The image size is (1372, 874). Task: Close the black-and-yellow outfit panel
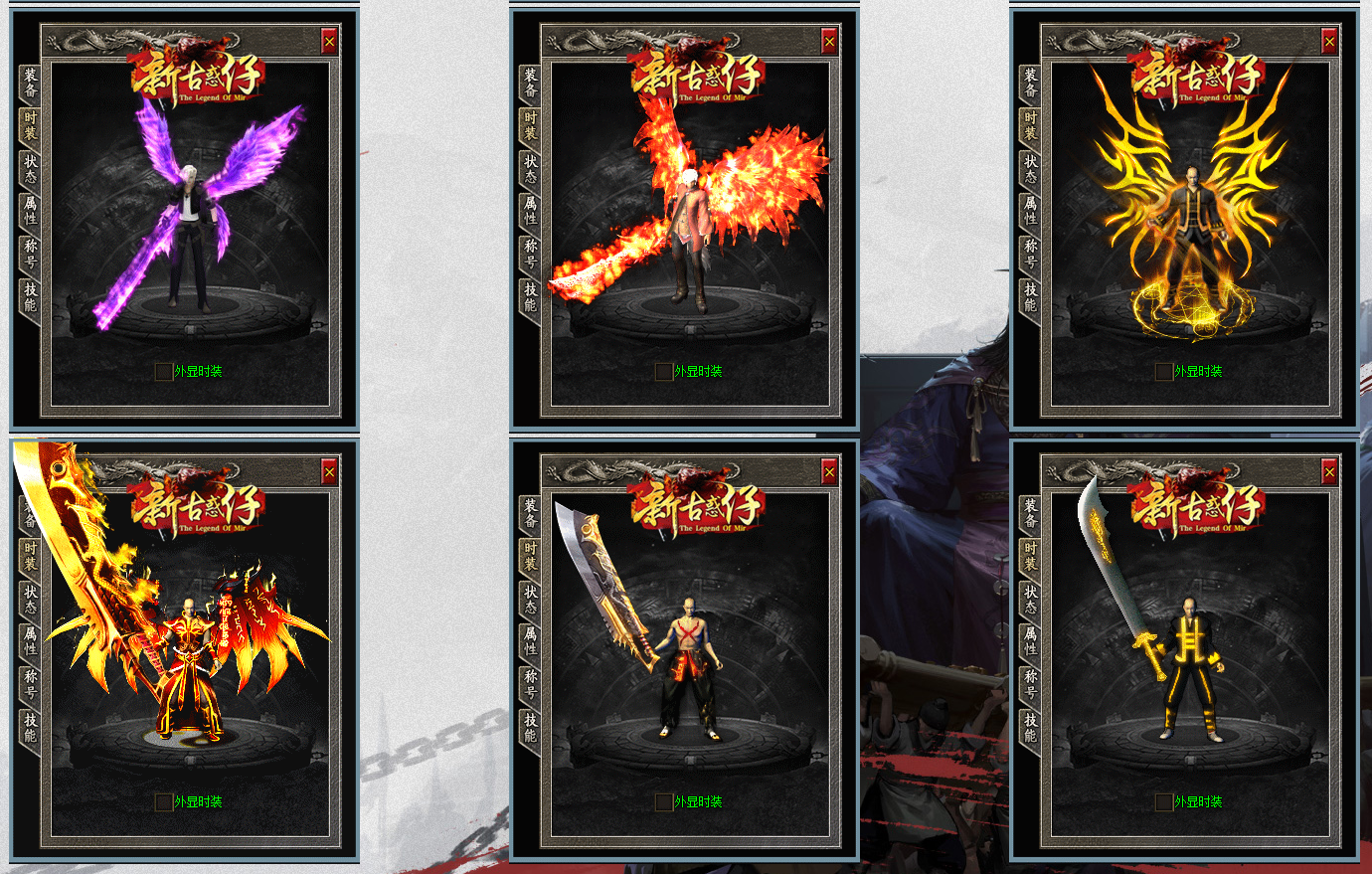coord(1329,471)
